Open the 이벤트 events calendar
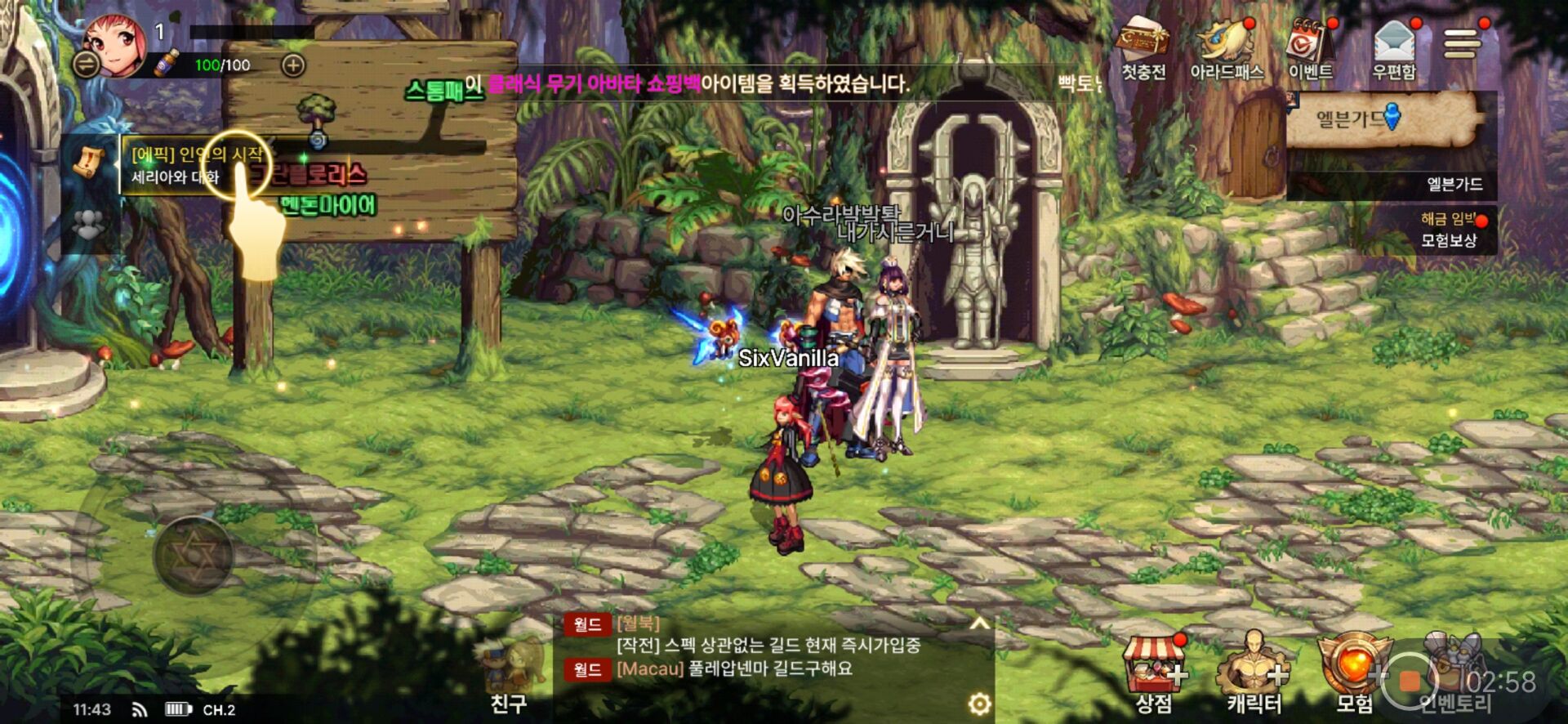The height and width of the screenshot is (724, 1568). tap(1310, 51)
